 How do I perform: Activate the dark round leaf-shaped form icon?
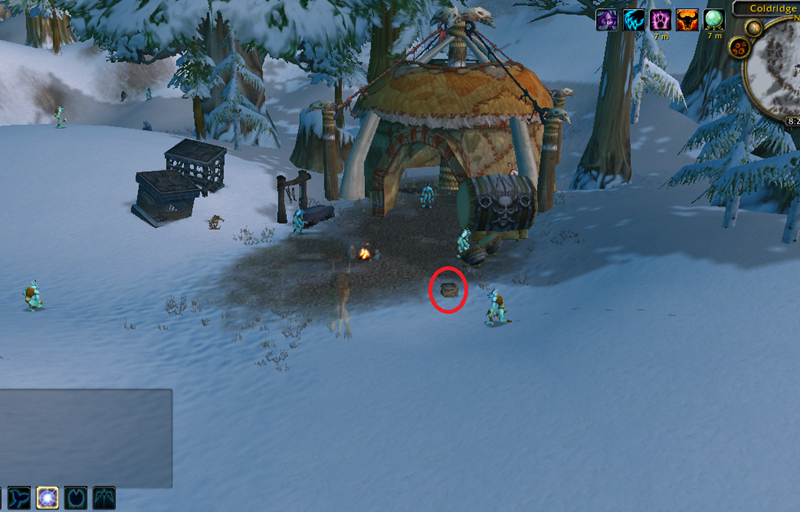coord(75,498)
